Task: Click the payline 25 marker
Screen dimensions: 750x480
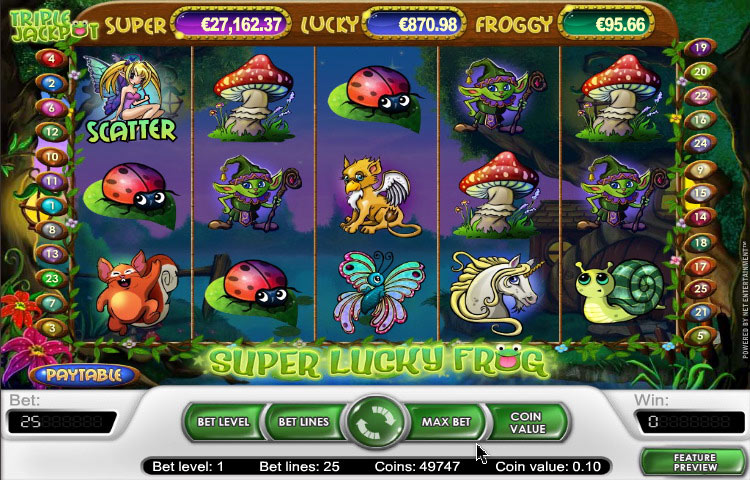Action: point(699,289)
